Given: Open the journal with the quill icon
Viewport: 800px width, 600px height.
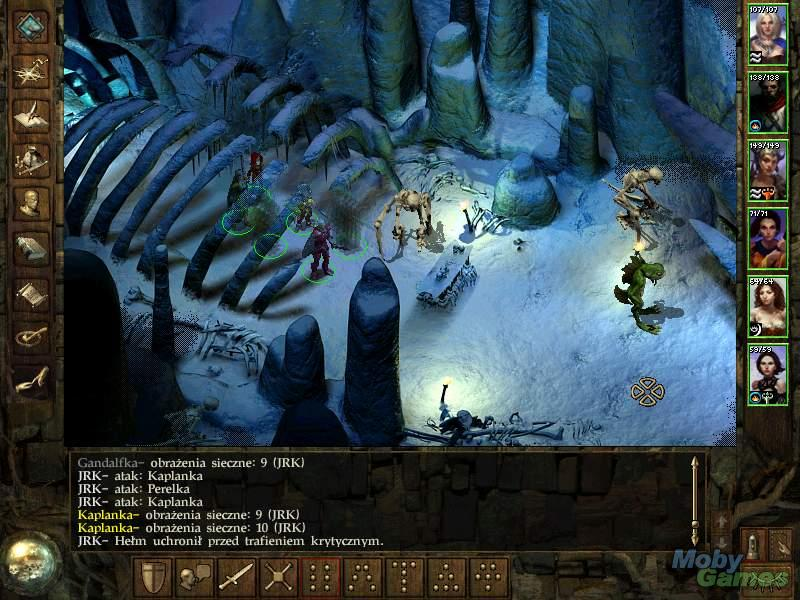Looking at the screenshot, I should click(33, 114).
